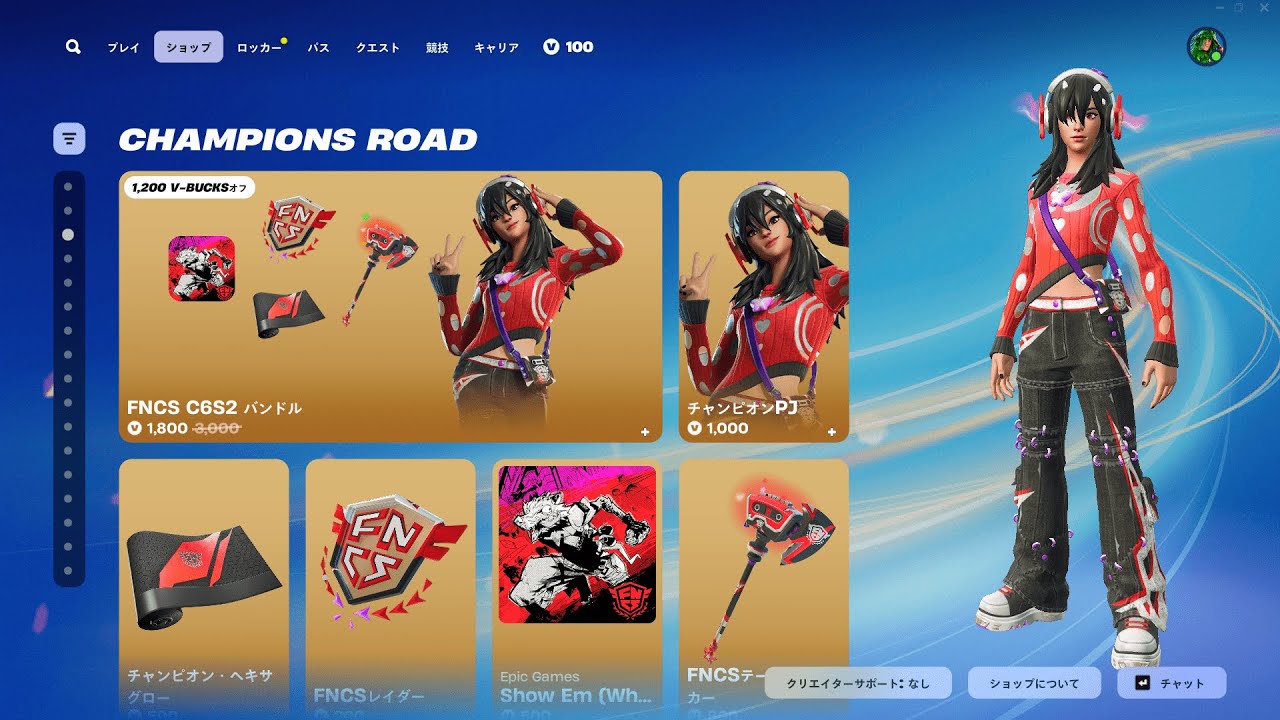This screenshot has height=720, width=1280.
Task: Select the ショップ tab
Action: (x=188, y=47)
